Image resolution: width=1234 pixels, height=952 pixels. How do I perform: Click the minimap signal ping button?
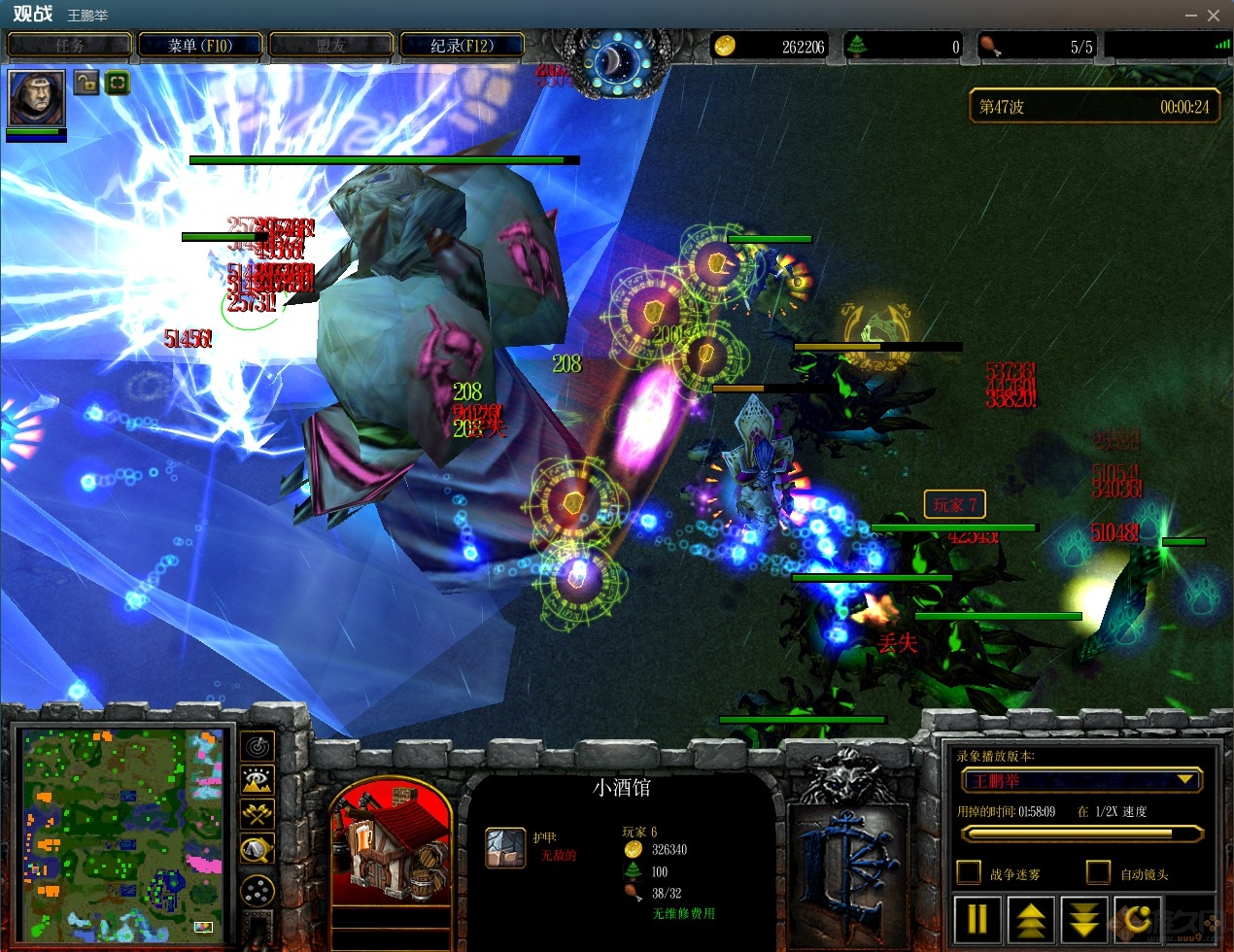257,746
